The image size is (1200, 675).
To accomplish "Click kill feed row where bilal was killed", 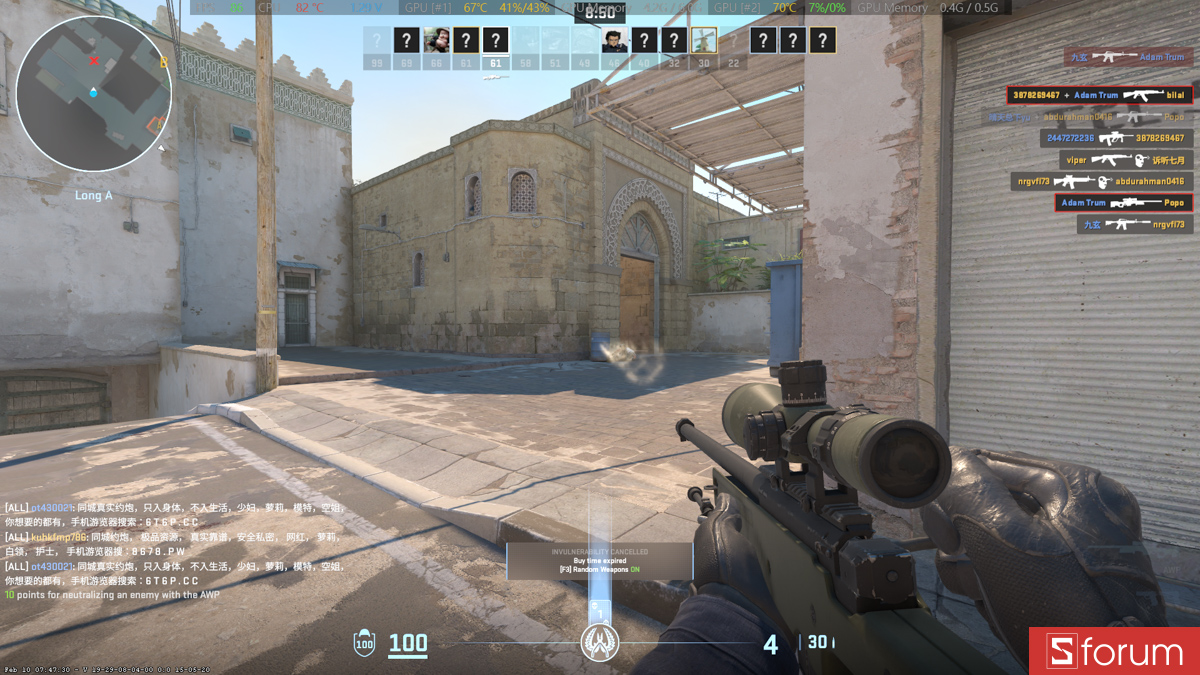I will point(1098,95).
